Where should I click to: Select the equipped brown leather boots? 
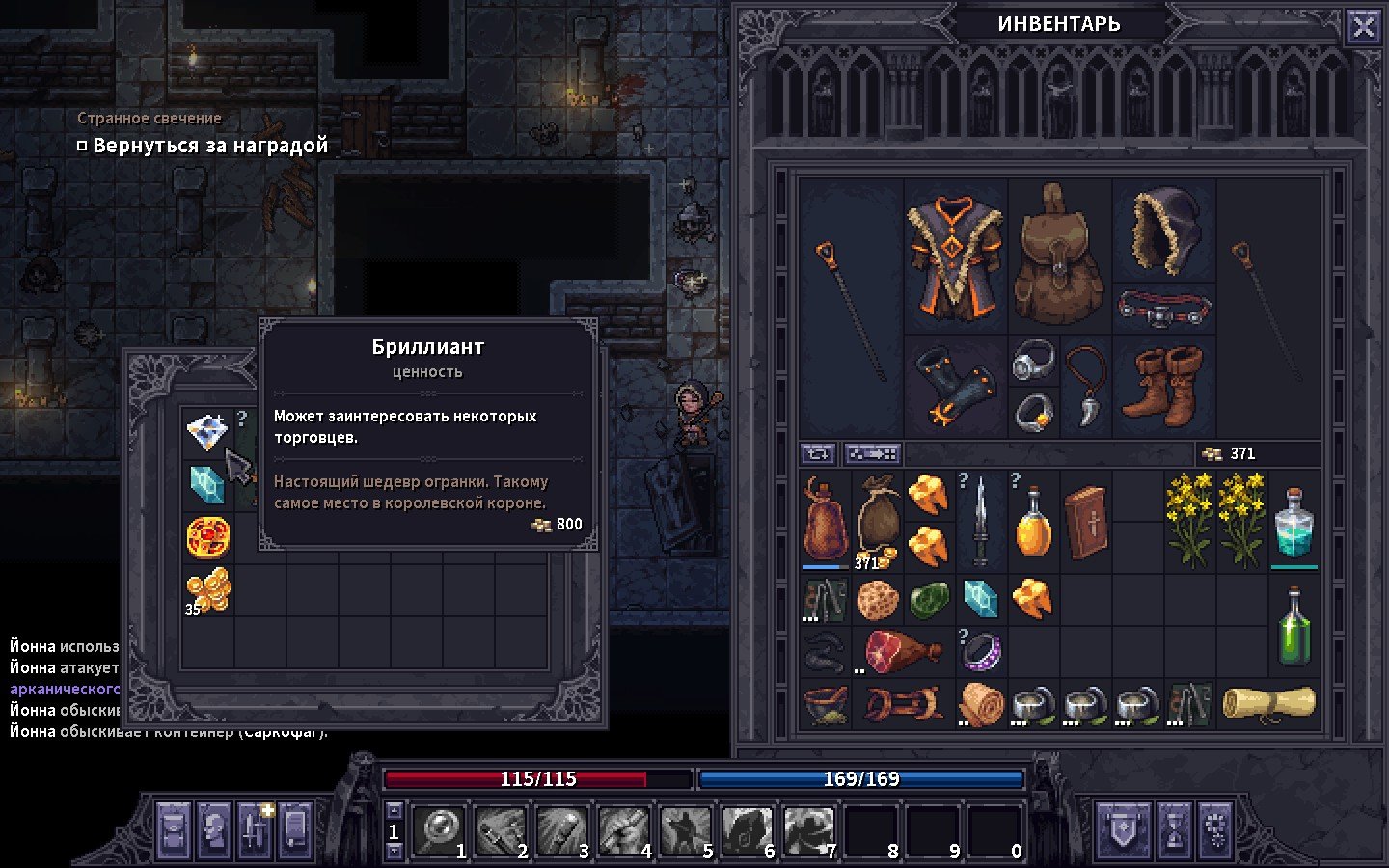click(x=1163, y=386)
